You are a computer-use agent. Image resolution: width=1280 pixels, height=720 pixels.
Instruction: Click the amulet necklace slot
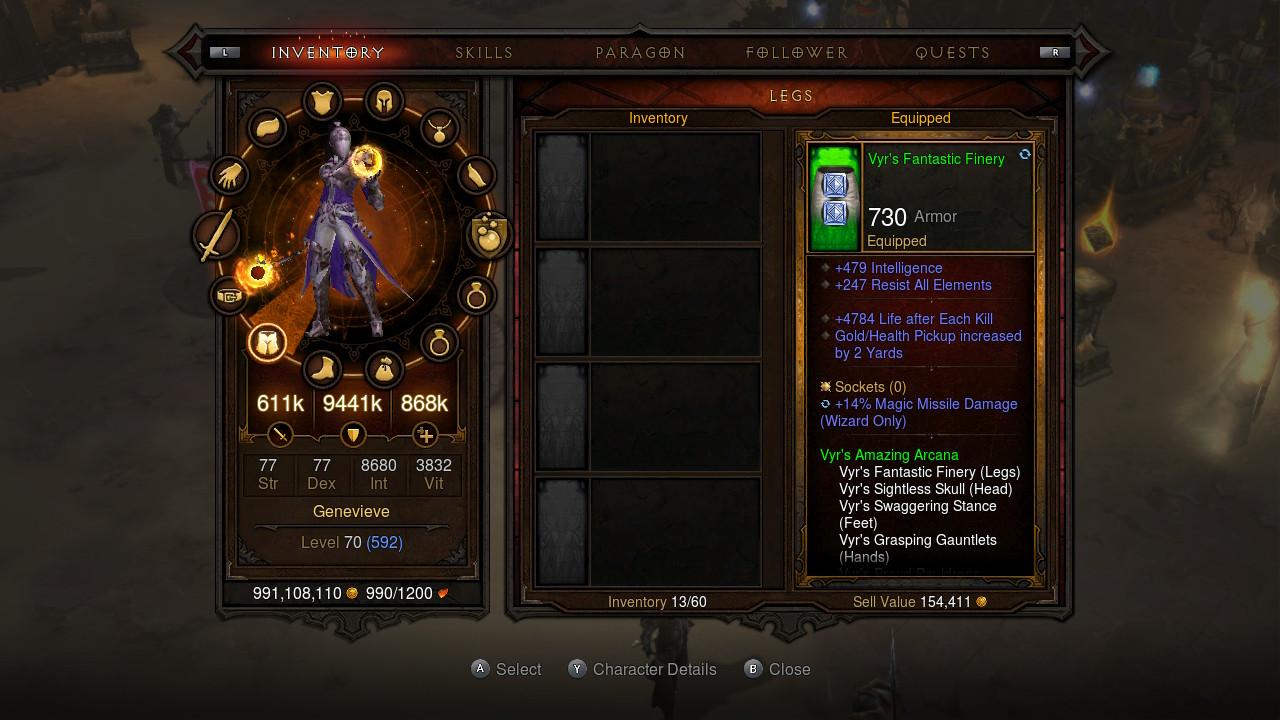439,128
